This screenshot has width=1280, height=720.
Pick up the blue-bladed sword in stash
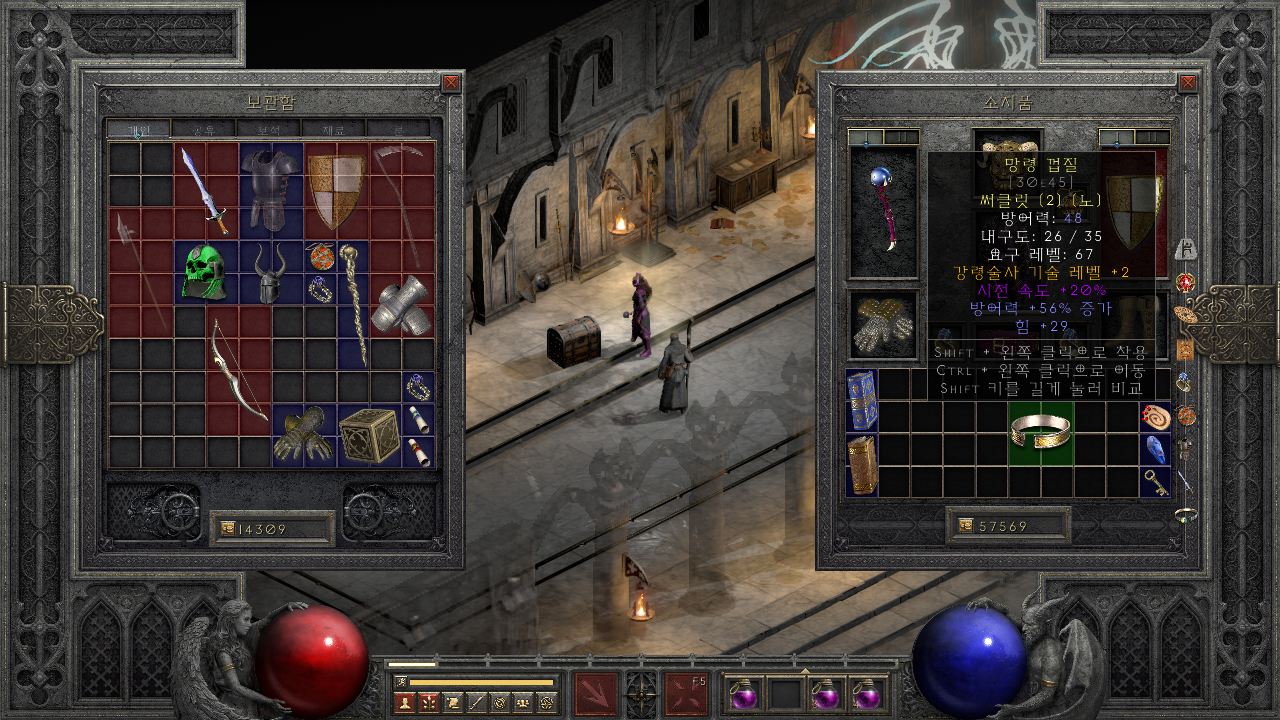[205, 190]
